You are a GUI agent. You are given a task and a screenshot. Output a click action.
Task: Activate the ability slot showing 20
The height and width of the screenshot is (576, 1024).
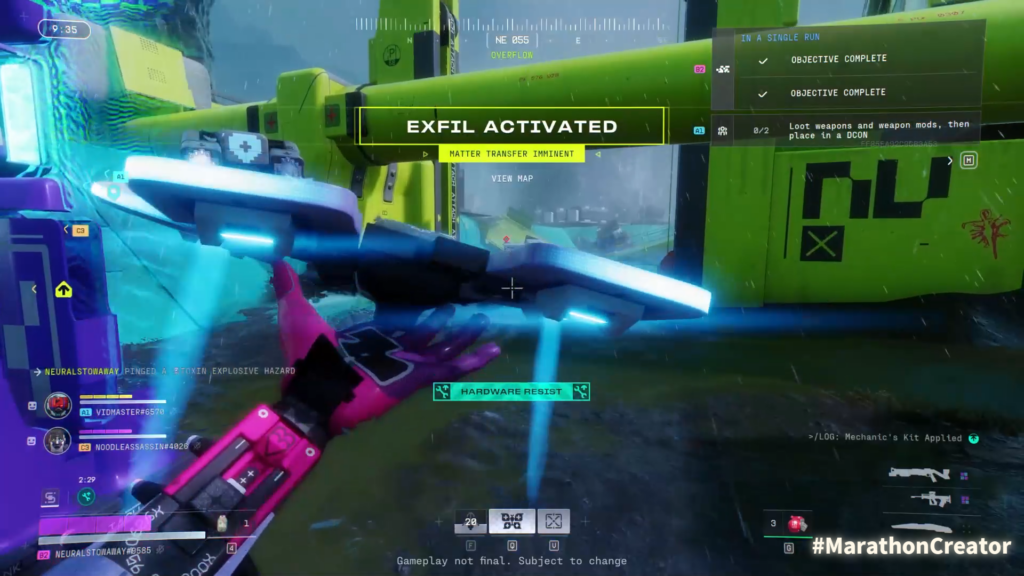471,521
